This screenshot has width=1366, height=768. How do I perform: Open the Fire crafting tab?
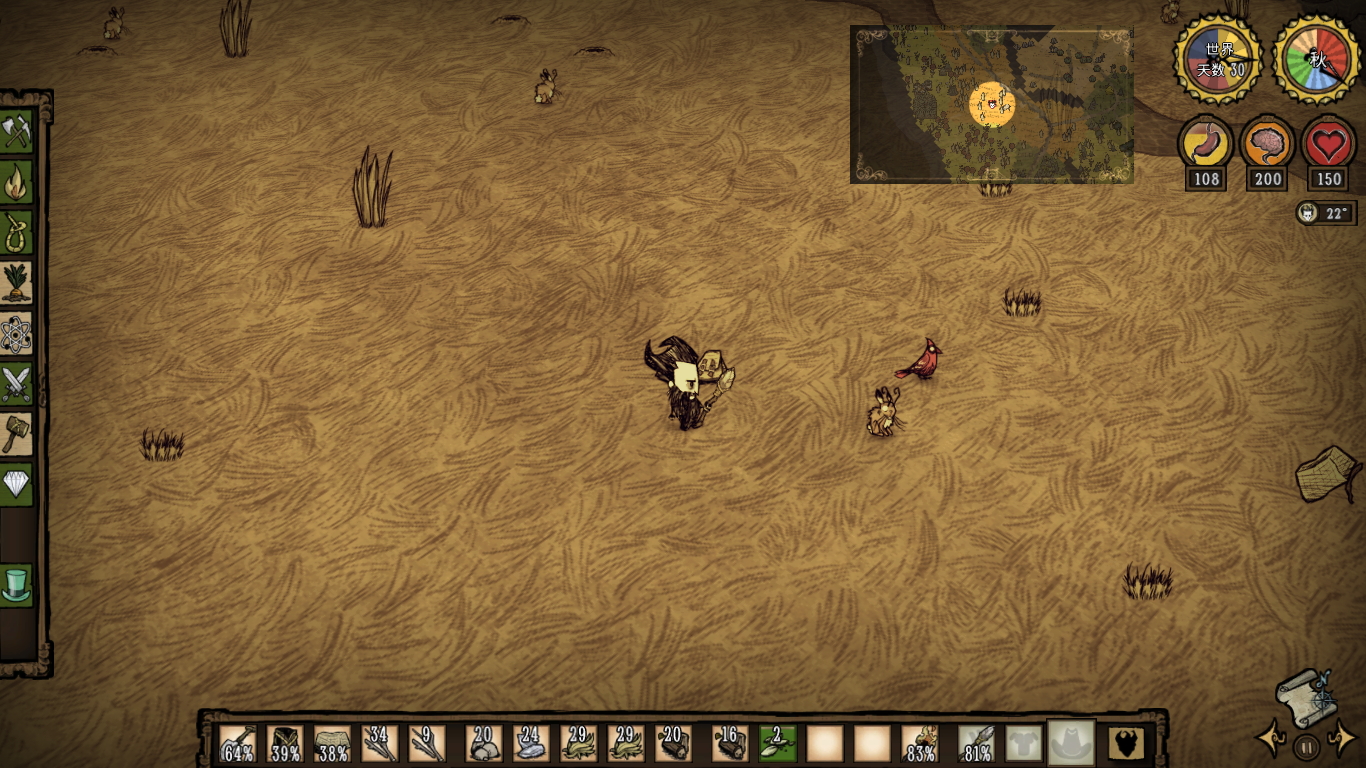pos(17,182)
